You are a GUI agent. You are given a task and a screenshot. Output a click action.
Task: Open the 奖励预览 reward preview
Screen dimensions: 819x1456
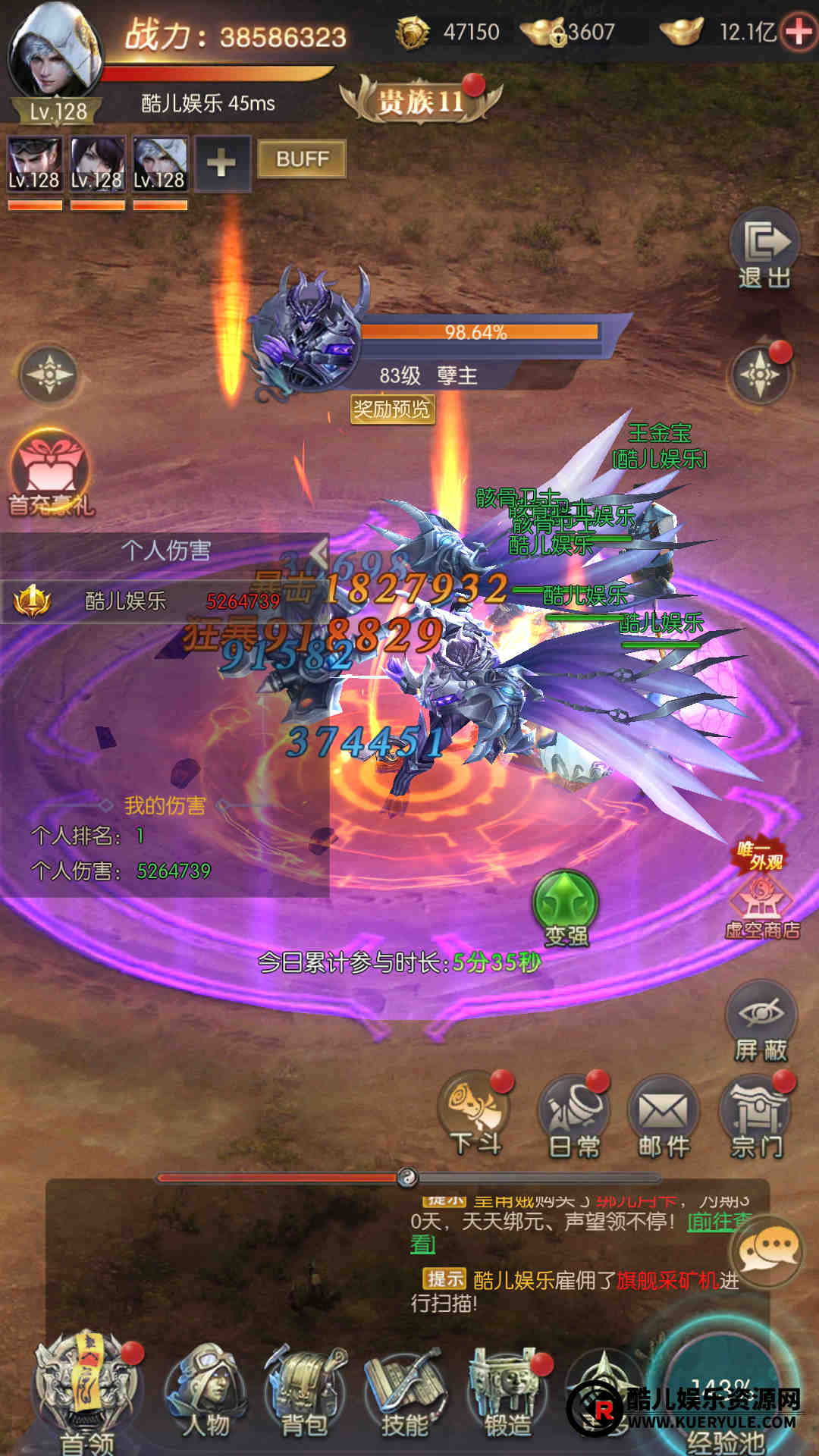pos(391,409)
